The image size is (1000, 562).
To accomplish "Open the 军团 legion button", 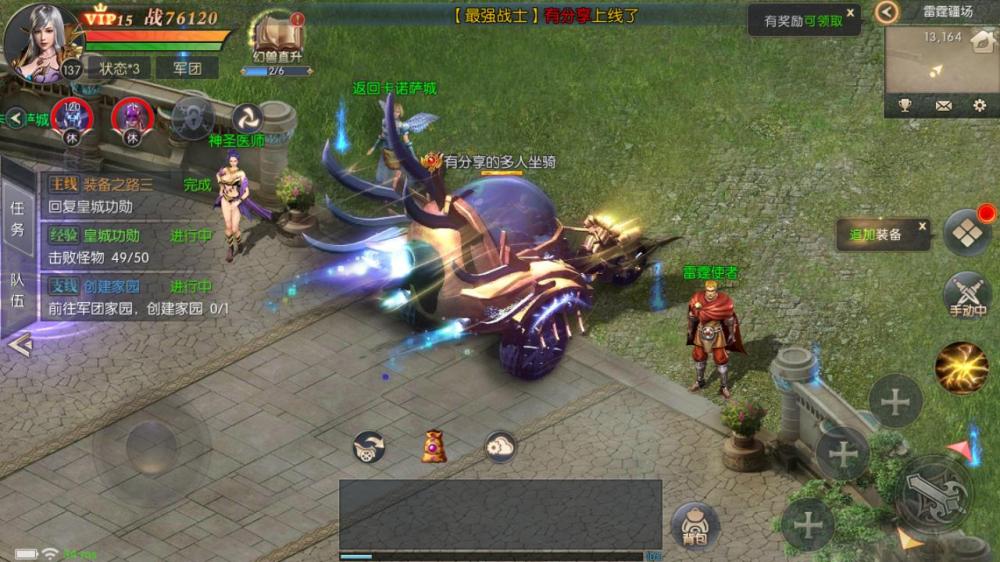I will [x=187, y=68].
